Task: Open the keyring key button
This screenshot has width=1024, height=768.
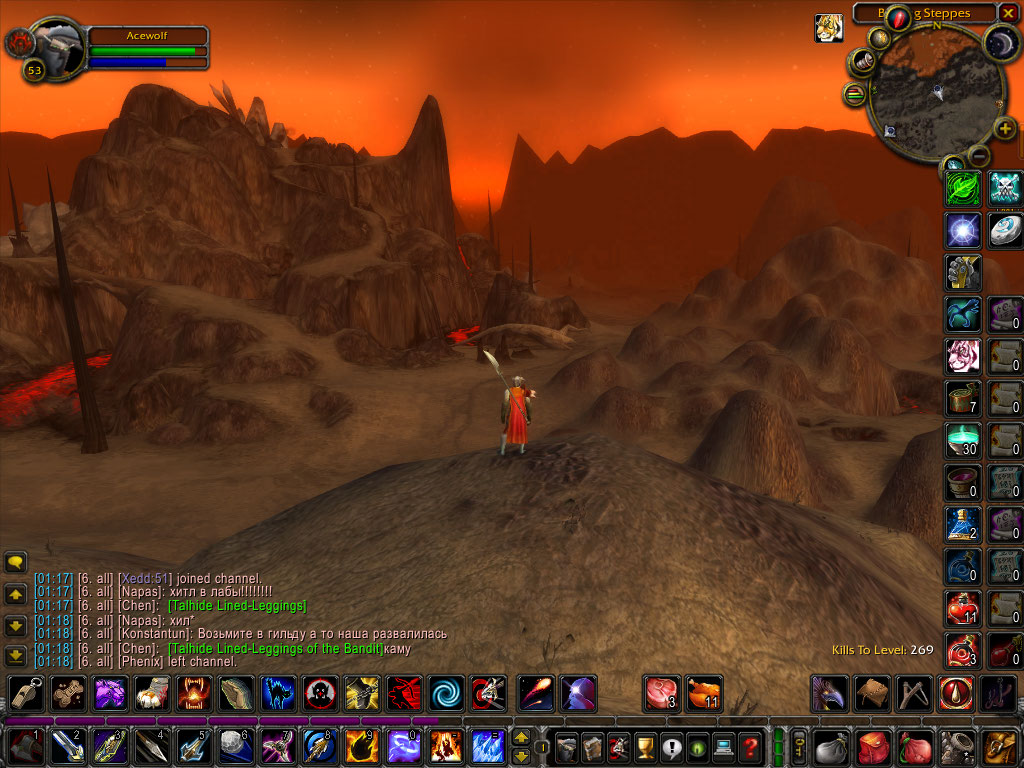Action: tap(800, 747)
